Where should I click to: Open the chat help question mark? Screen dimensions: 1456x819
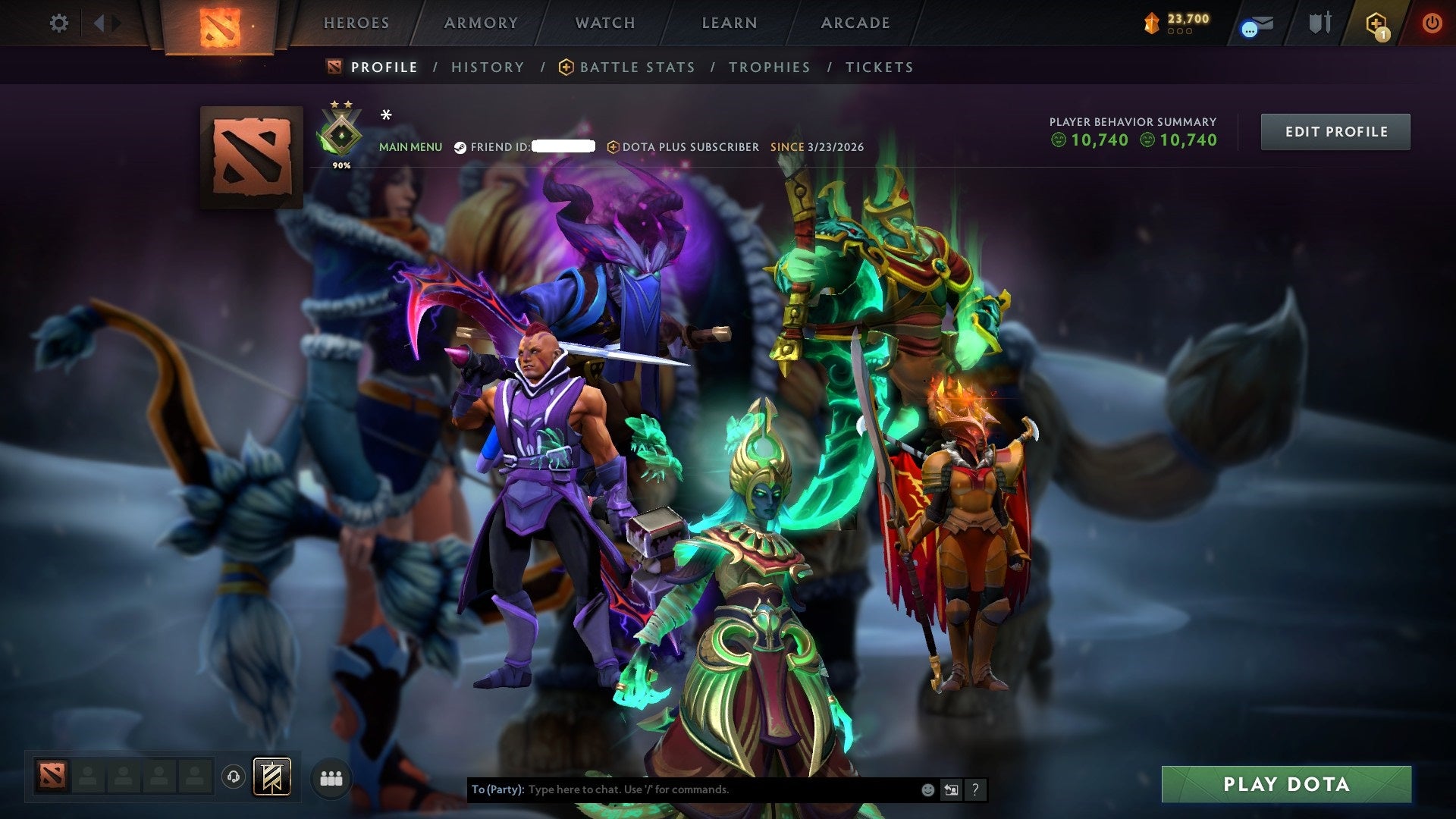975,789
